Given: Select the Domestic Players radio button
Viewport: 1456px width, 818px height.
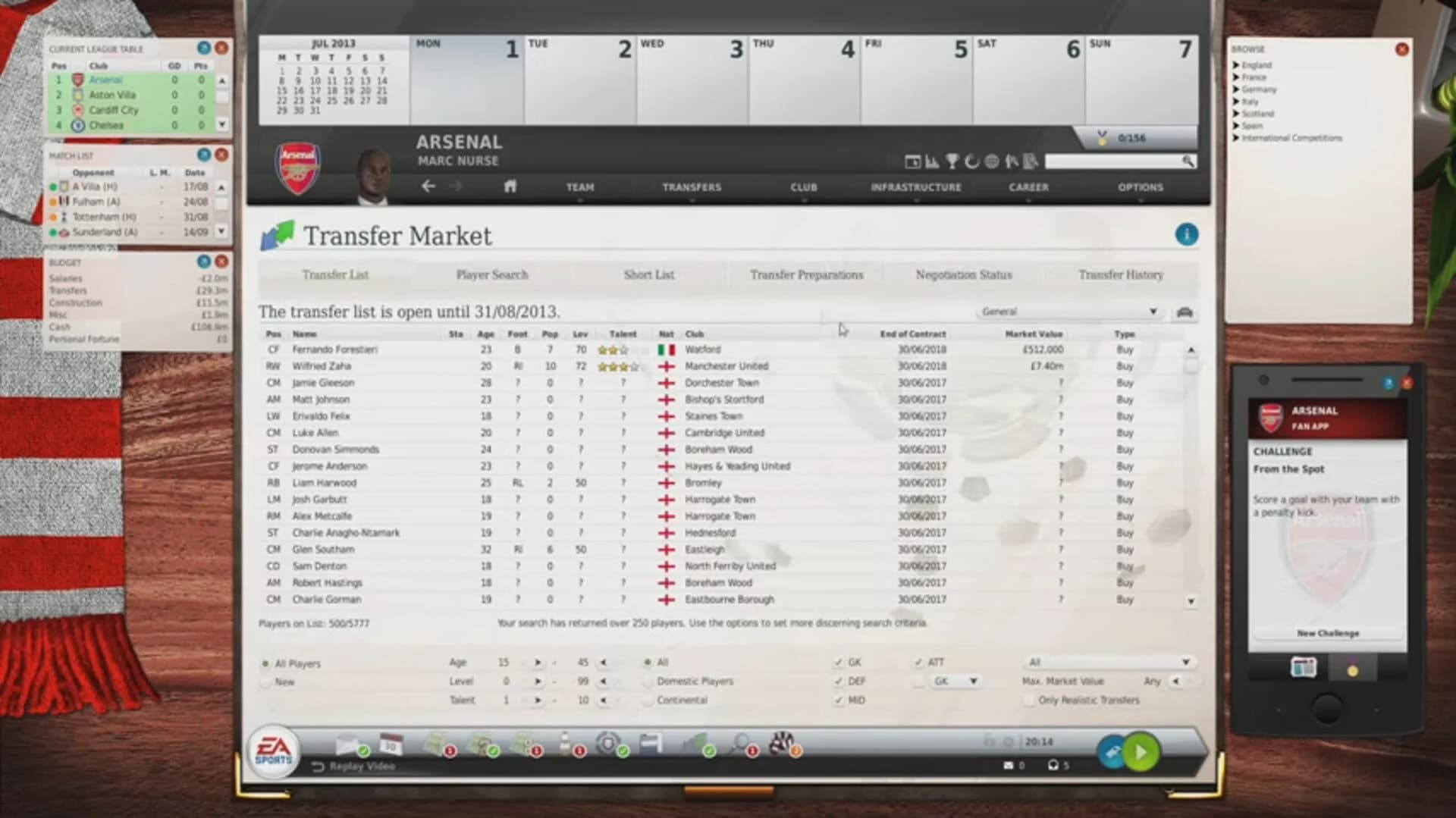Looking at the screenshot, I should tap(647, 681).
